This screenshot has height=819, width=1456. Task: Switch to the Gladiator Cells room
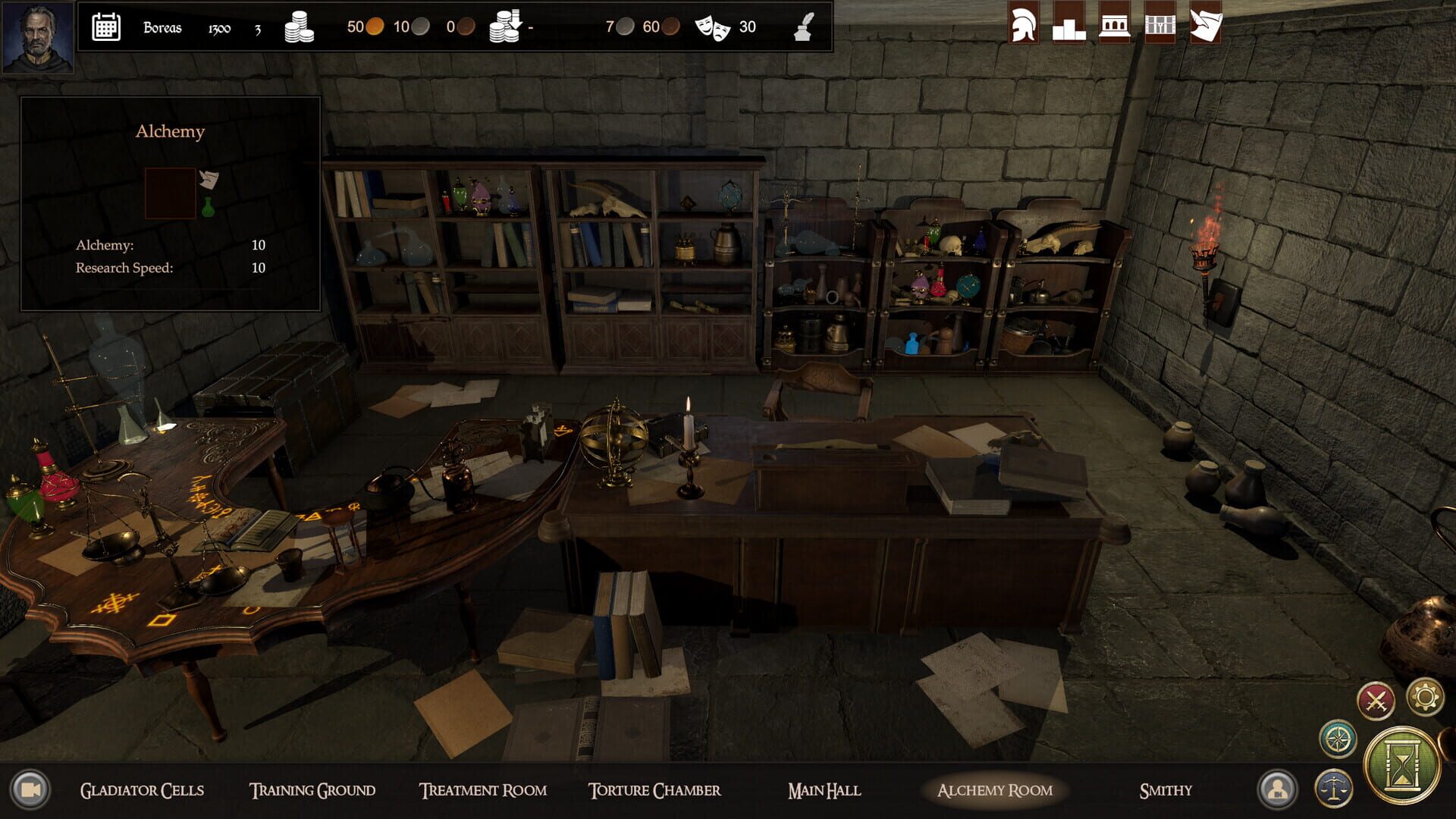pyautogui.click(x=142, y=789)
